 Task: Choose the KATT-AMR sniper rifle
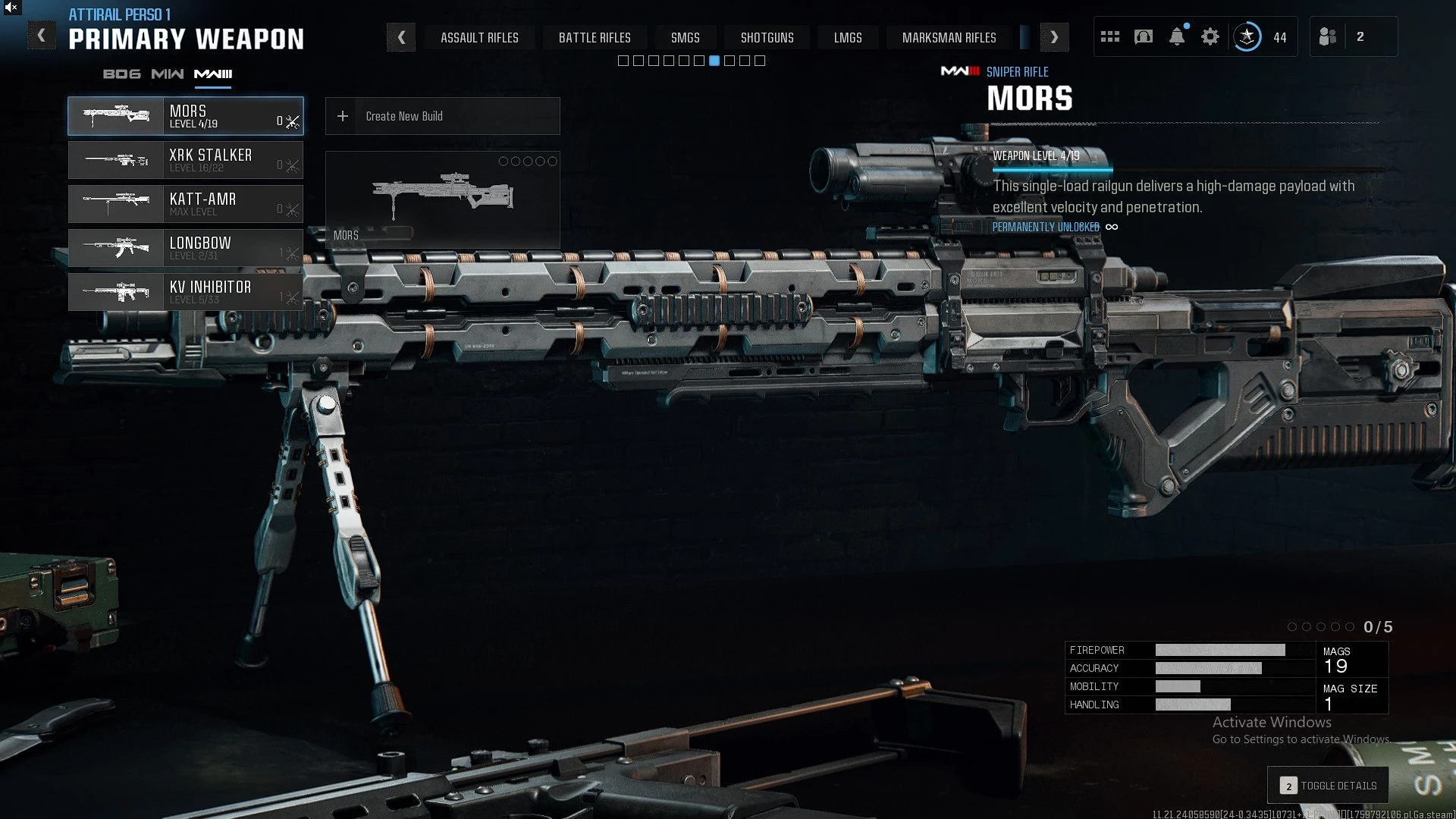click(186, 204)
